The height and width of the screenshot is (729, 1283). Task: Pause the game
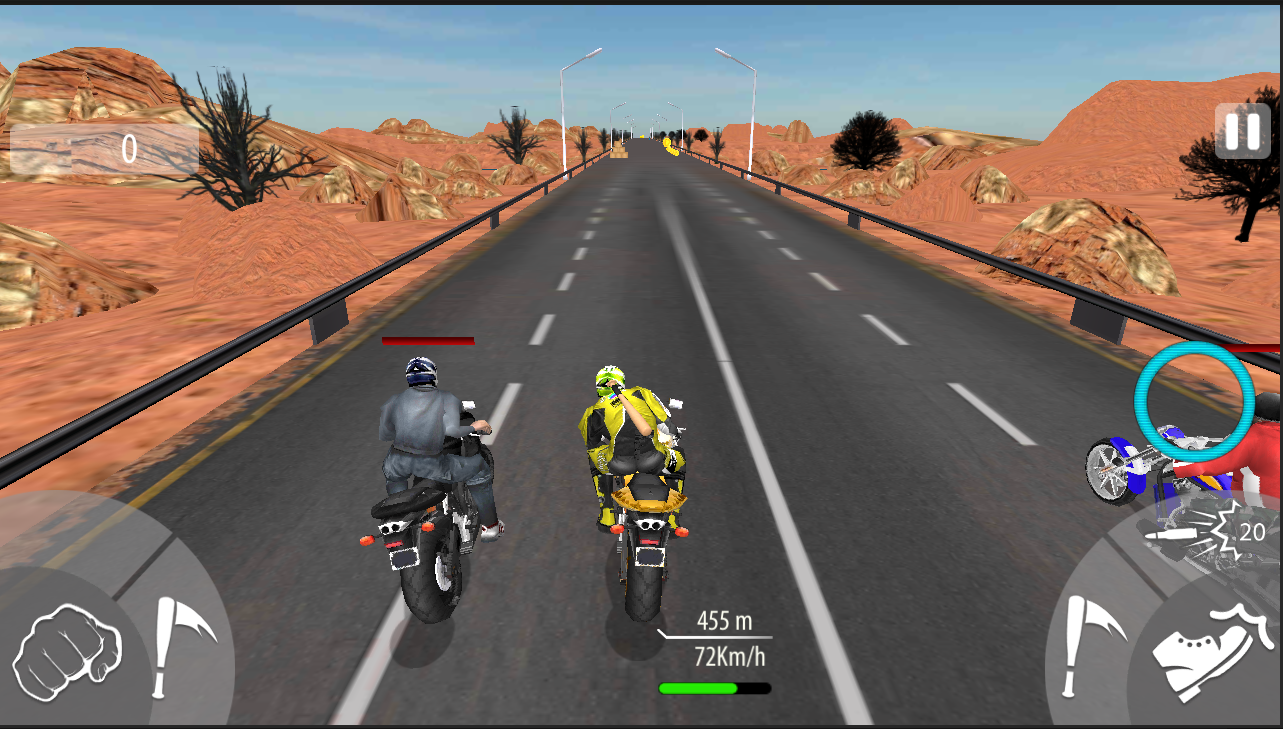coord(1241,131)
